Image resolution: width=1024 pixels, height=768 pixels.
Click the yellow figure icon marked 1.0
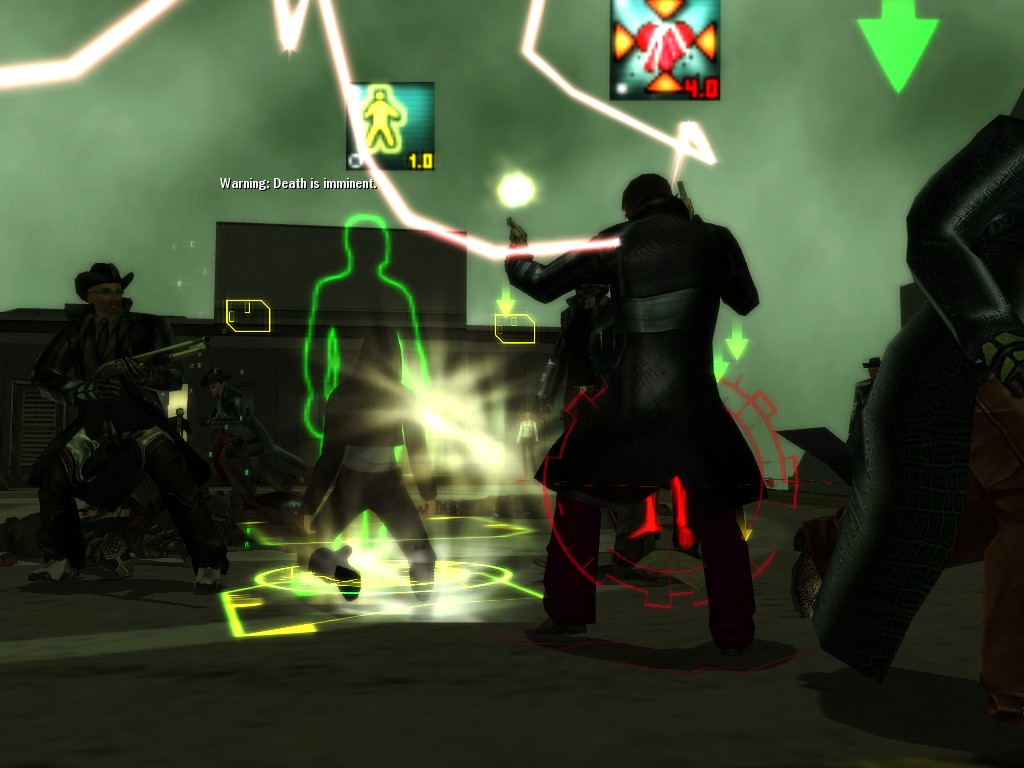click(390, 126)
